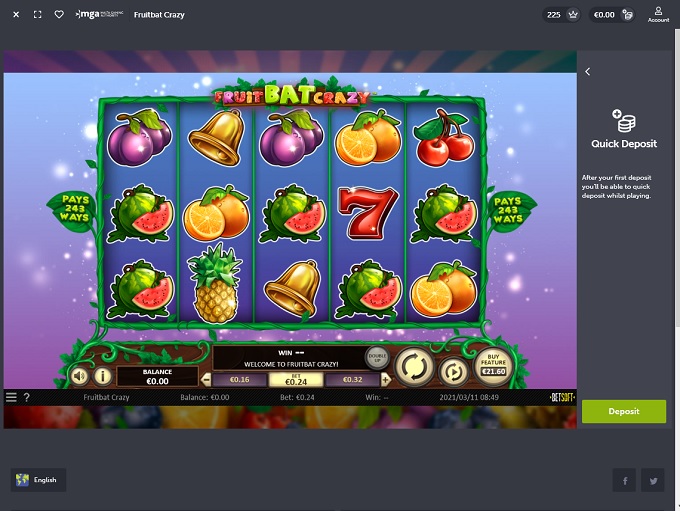The height and width of the screenshot is (511, 680).
Task: Open the English language selector
Action: (x=38, y=480)
